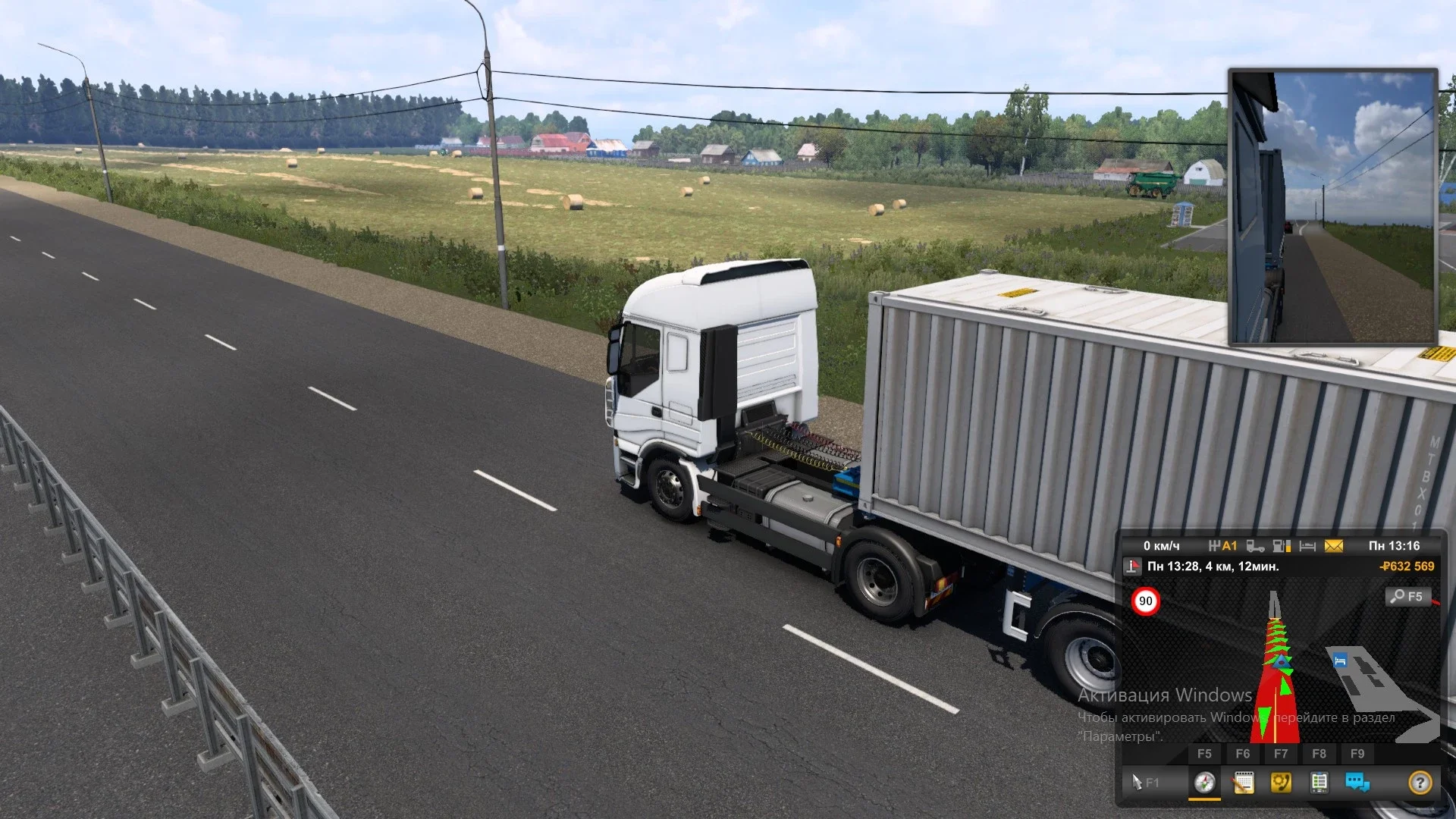Select the rest stop icon on the GPS map
Viewport: 1456px width, 819px height.
(1339, 661)
